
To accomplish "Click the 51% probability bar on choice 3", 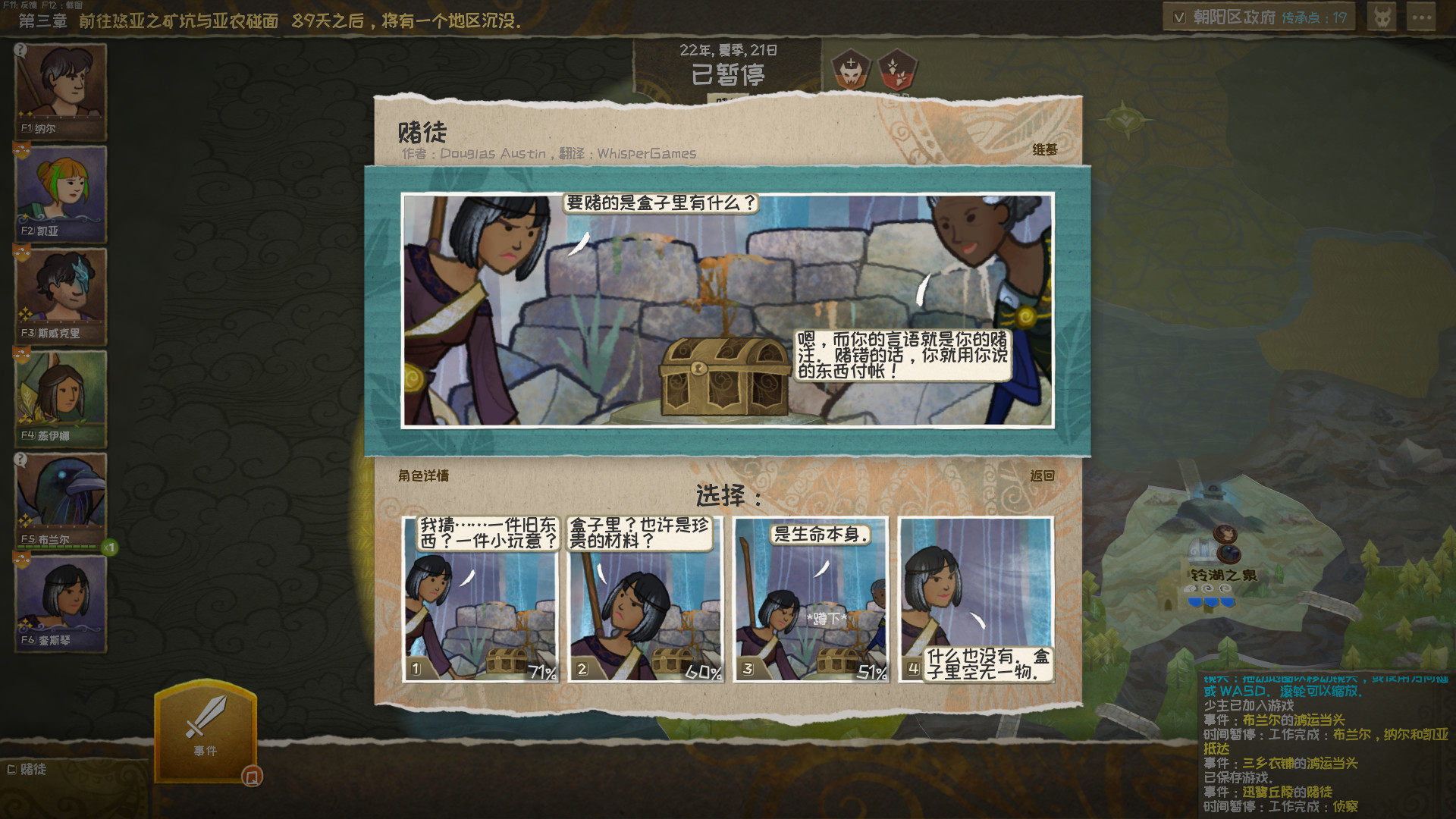I will (872, 670).
